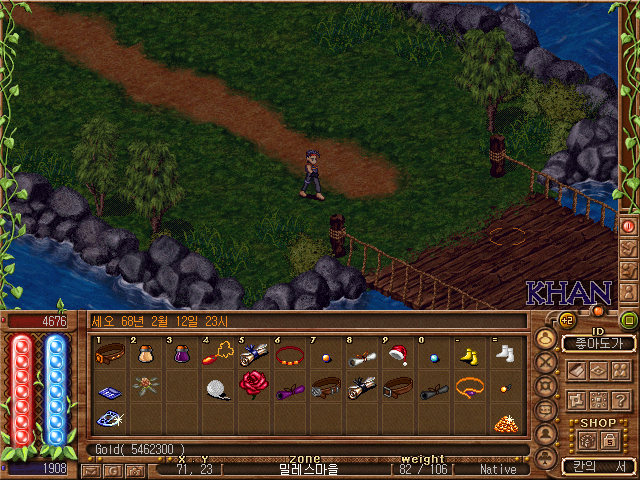
Task: Pick the yellow boots in the hotbar
Action: click(469, 354)
